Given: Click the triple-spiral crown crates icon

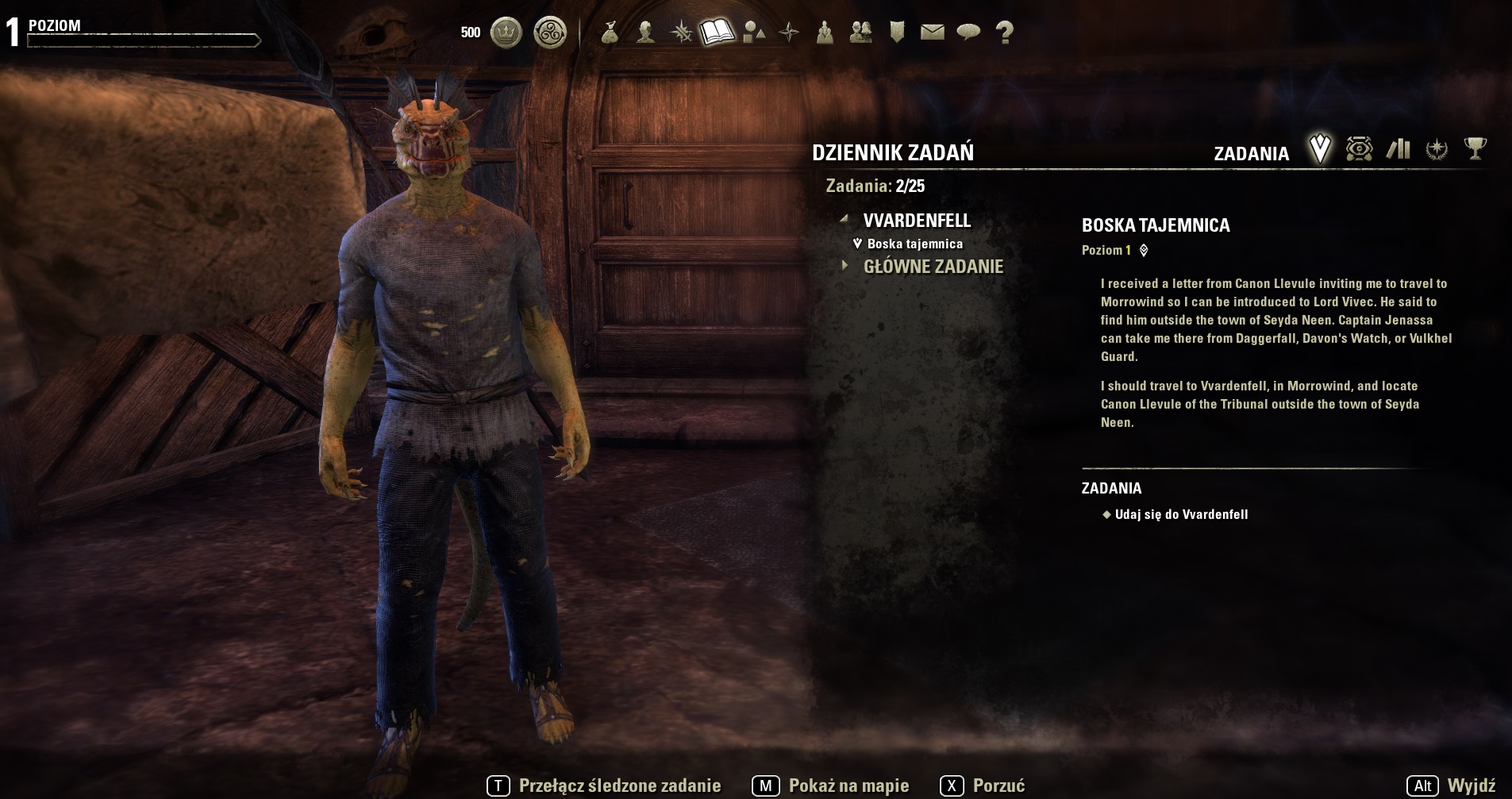Looking at the screenshot, I should [x=550, y=33].
